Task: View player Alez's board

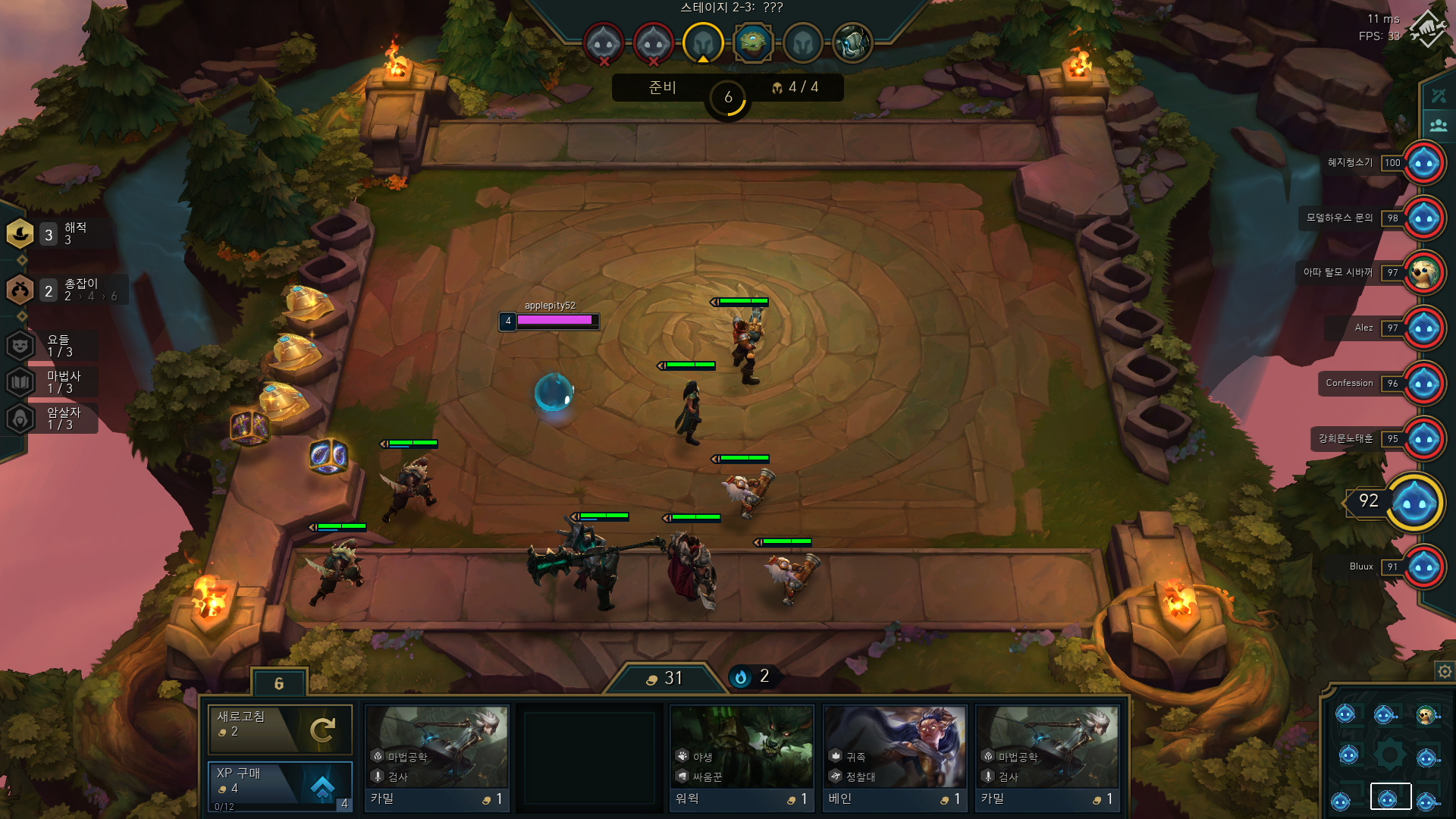Action: point(1423,328)
